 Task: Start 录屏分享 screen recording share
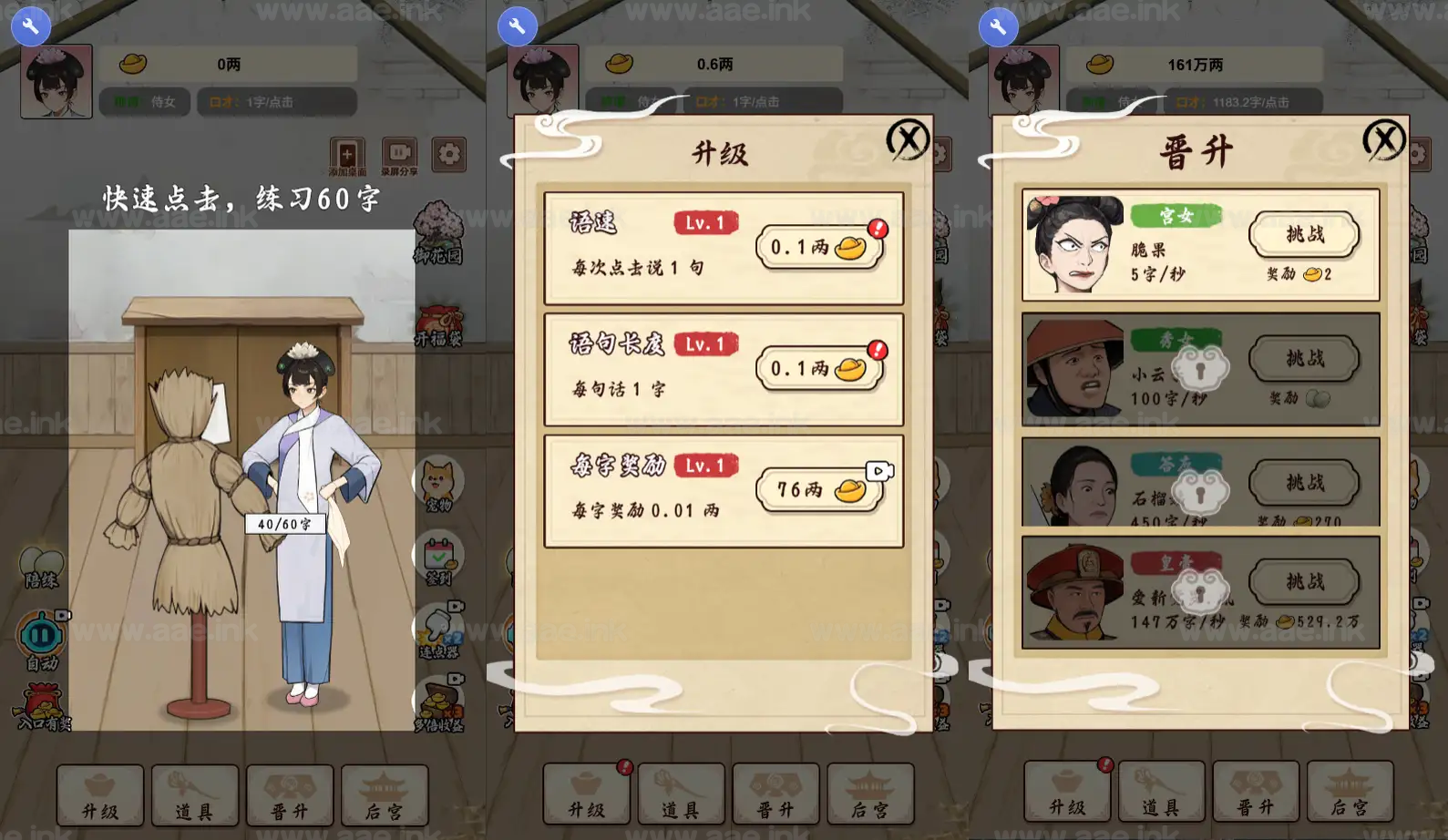[398, 154]
